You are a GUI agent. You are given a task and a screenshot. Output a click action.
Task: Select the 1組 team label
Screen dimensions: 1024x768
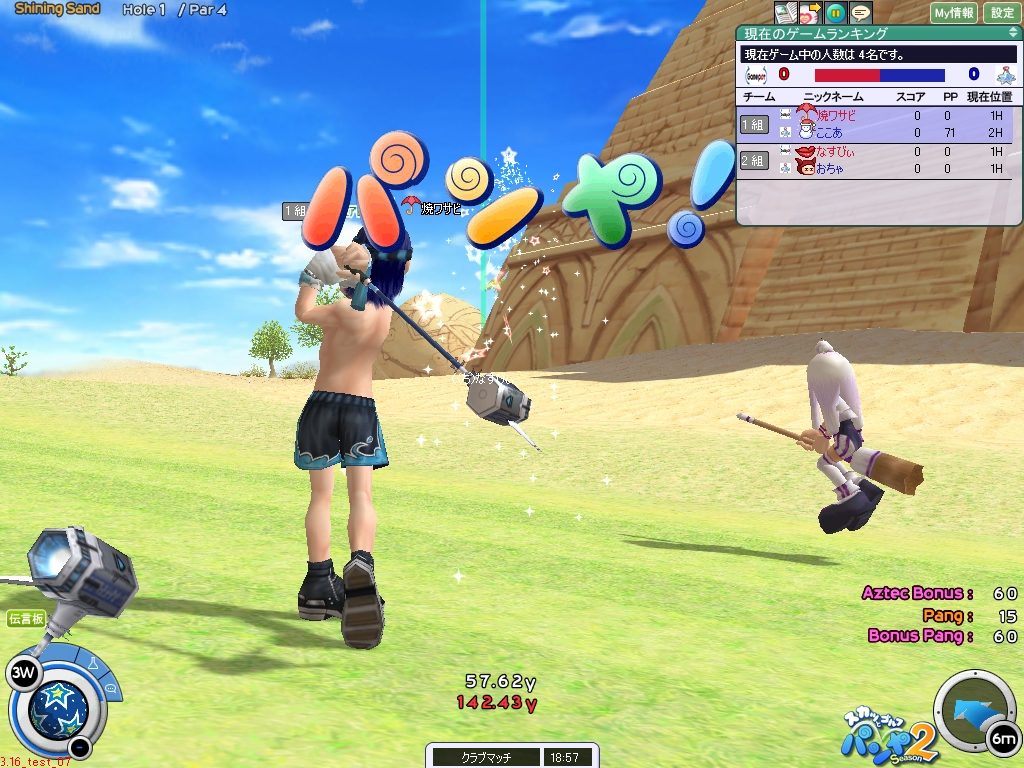[x=754, y=124]
